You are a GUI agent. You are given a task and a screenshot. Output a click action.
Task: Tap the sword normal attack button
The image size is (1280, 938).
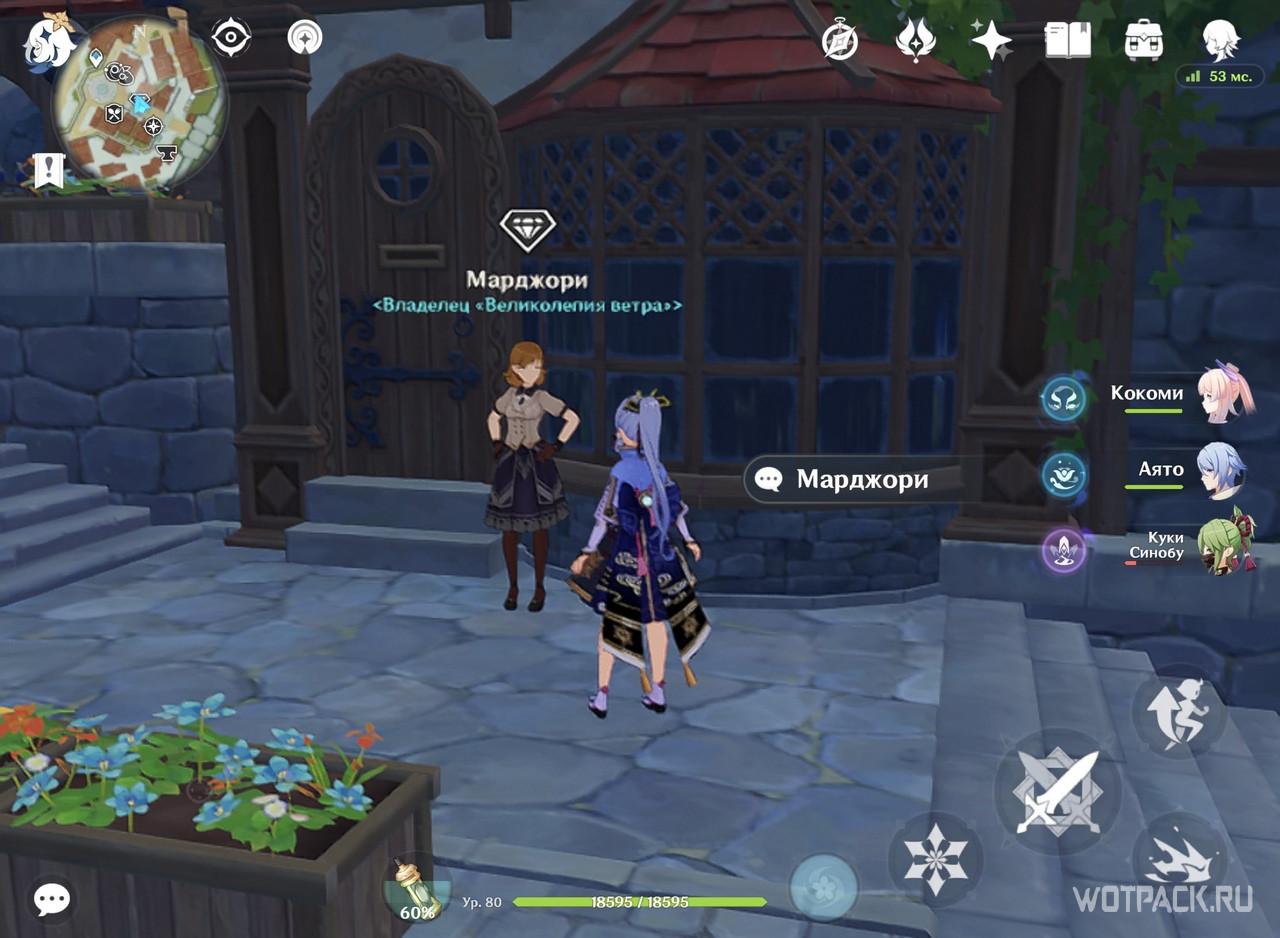point(1057,791)
